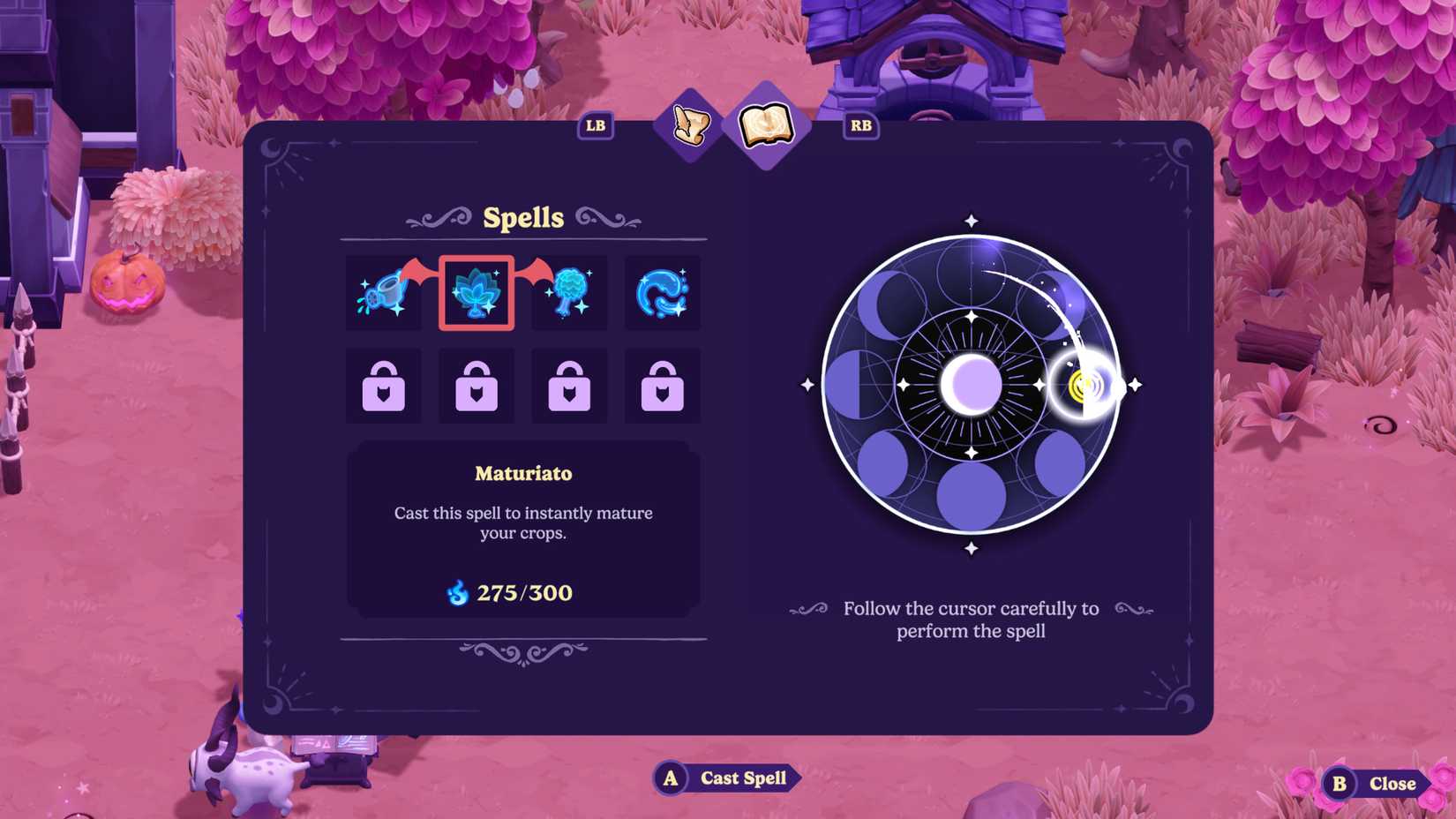The image size is (1456, 819).
Task: Select the glowing tree growth spell
Action: [x=570, y=292]
